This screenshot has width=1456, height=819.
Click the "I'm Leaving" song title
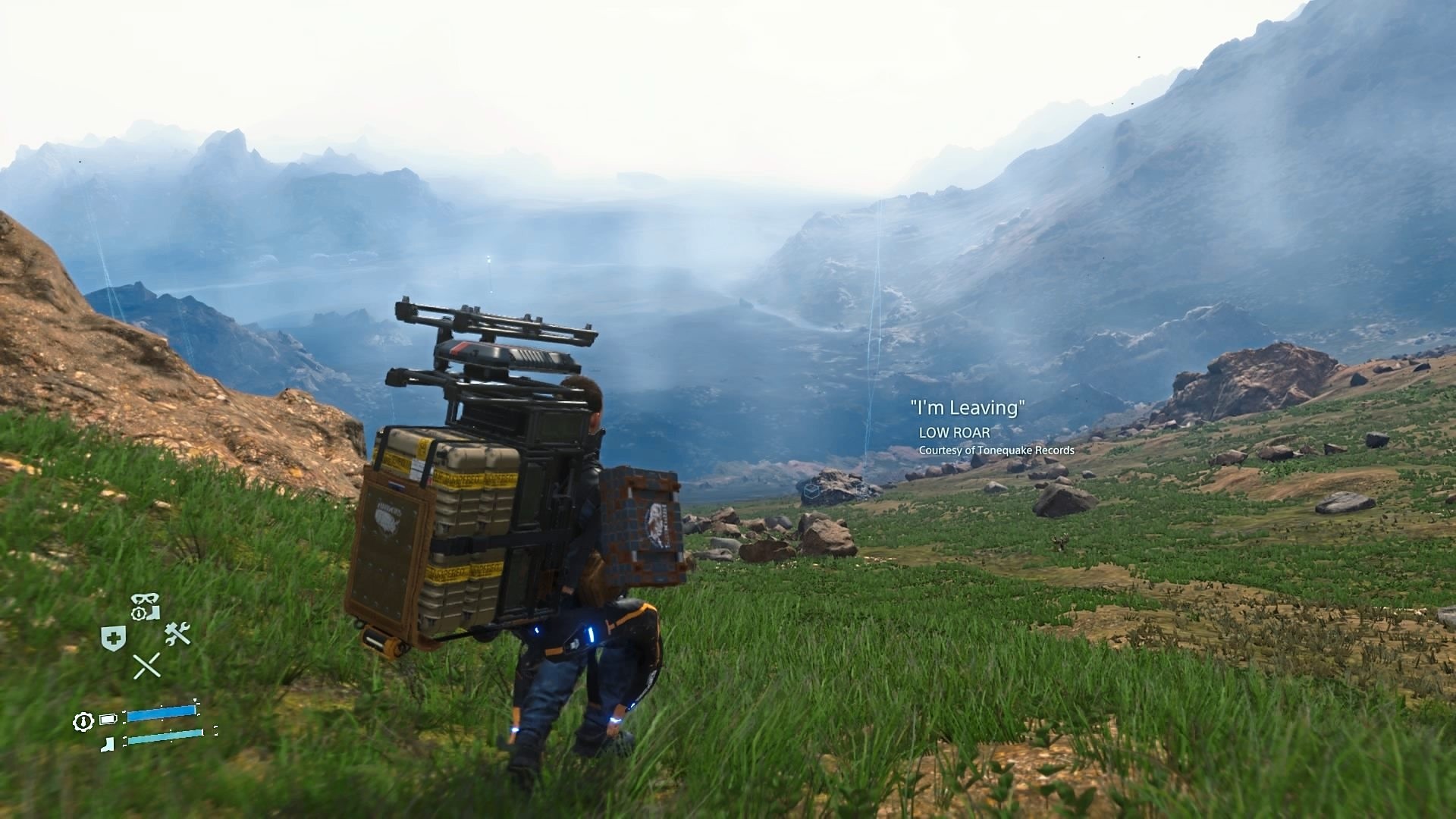(966, 406)
